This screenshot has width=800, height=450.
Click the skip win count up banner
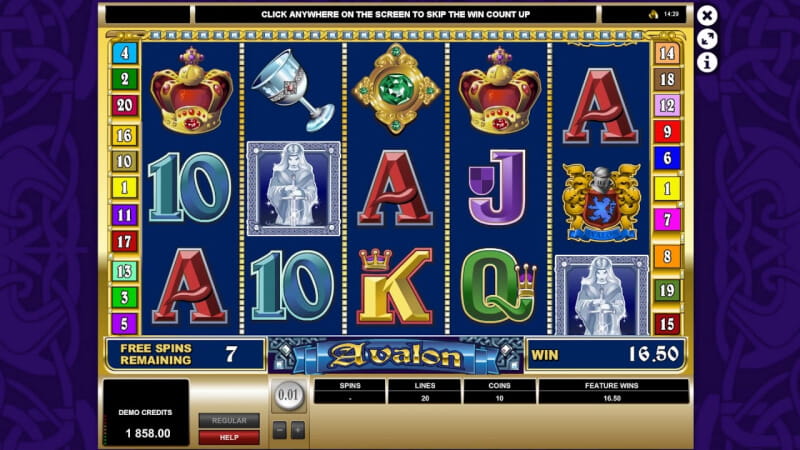coord(396,14)
